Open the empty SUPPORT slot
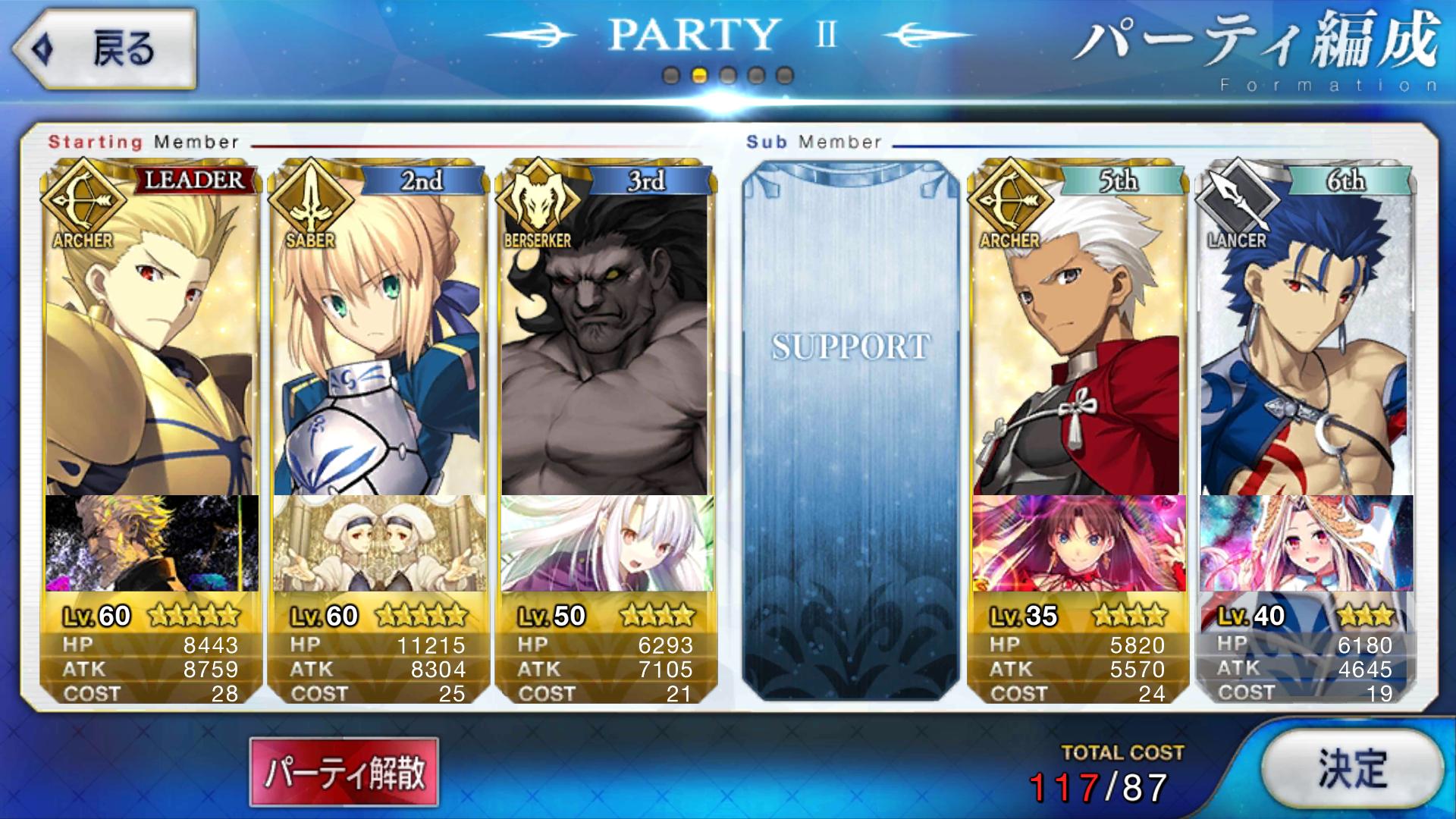The height and width of the screenshot is (819, 1456). click(x=850, y=432)
